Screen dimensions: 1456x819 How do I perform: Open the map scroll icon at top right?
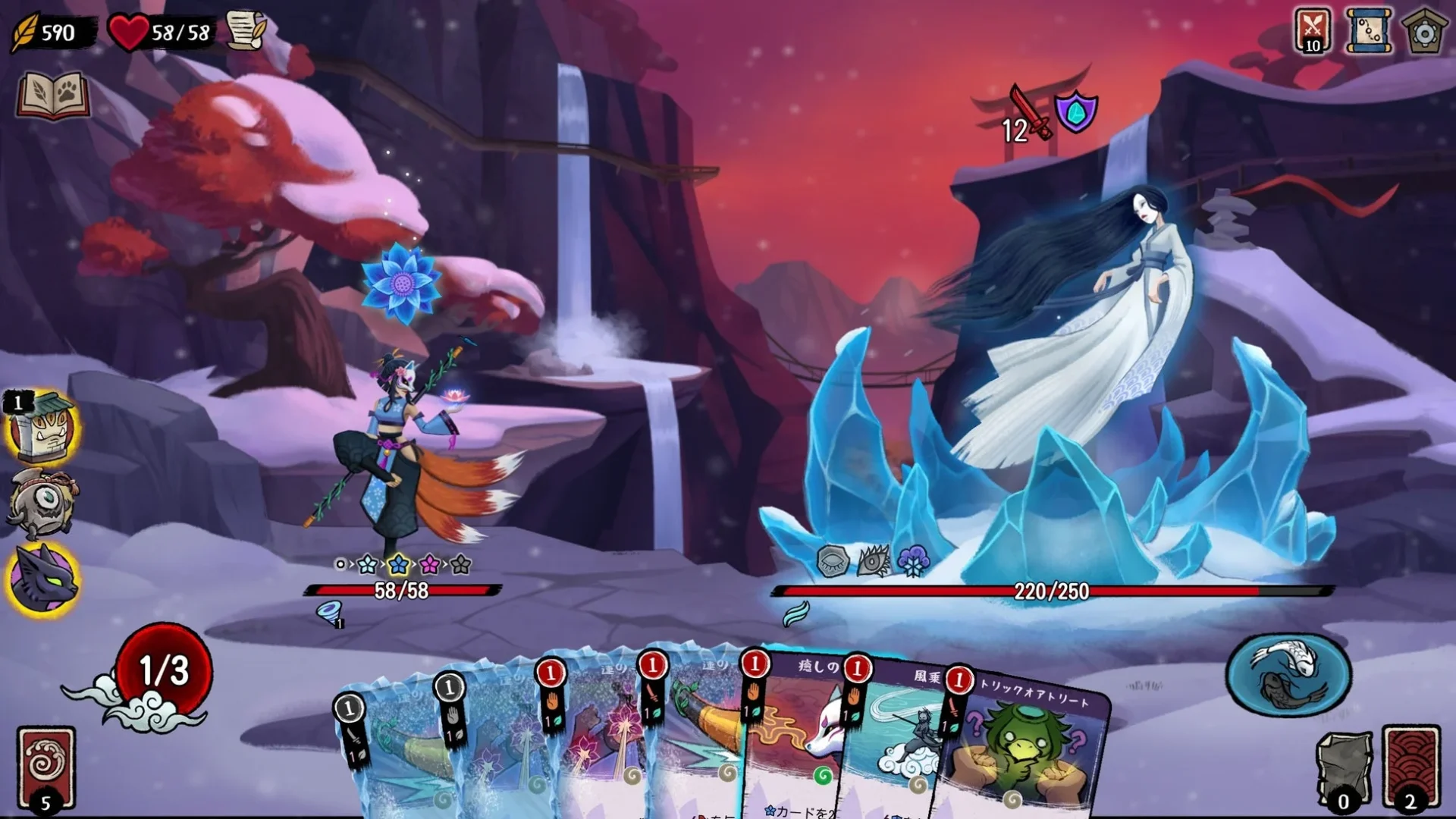[x=1370, y=32]
